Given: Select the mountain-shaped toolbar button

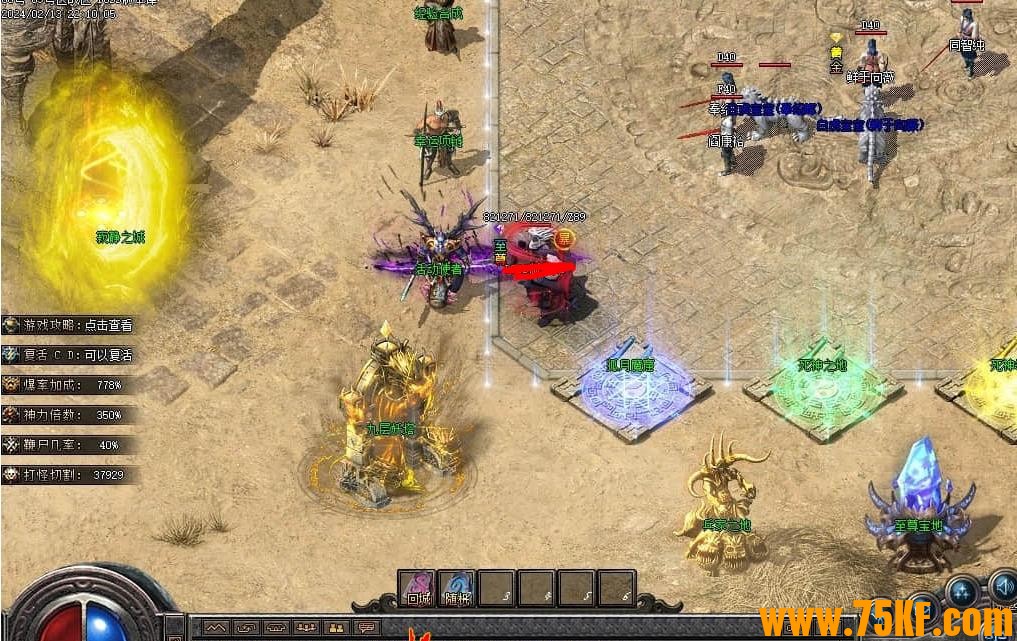Looking at the screenshot, I should (x=215, y=628).
